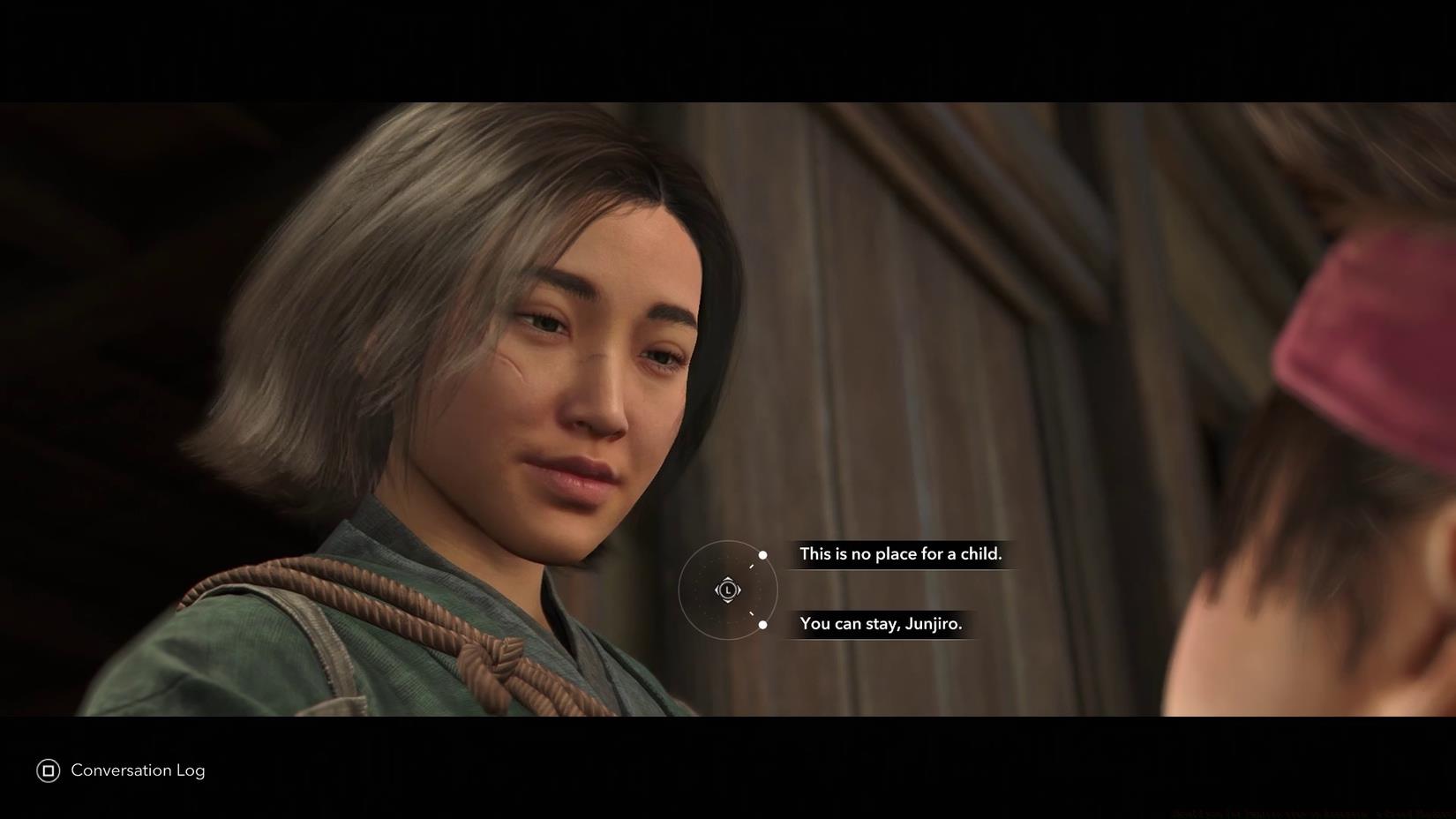Click the down arrow on the stick indicator
This screenshot has width=1456, height=819.
click(728, 600)
